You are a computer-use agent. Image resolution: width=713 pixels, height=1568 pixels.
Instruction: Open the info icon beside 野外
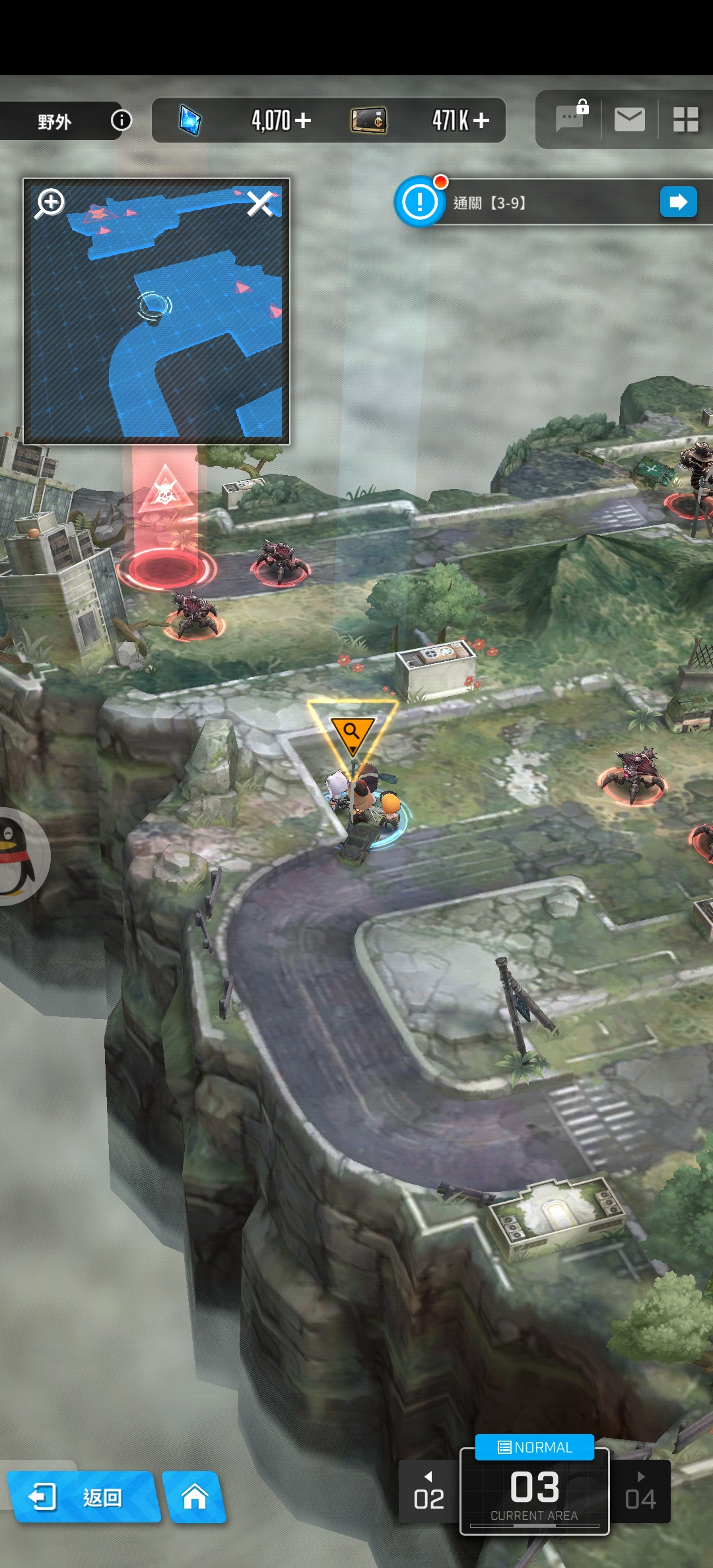(x=121, y=120)
